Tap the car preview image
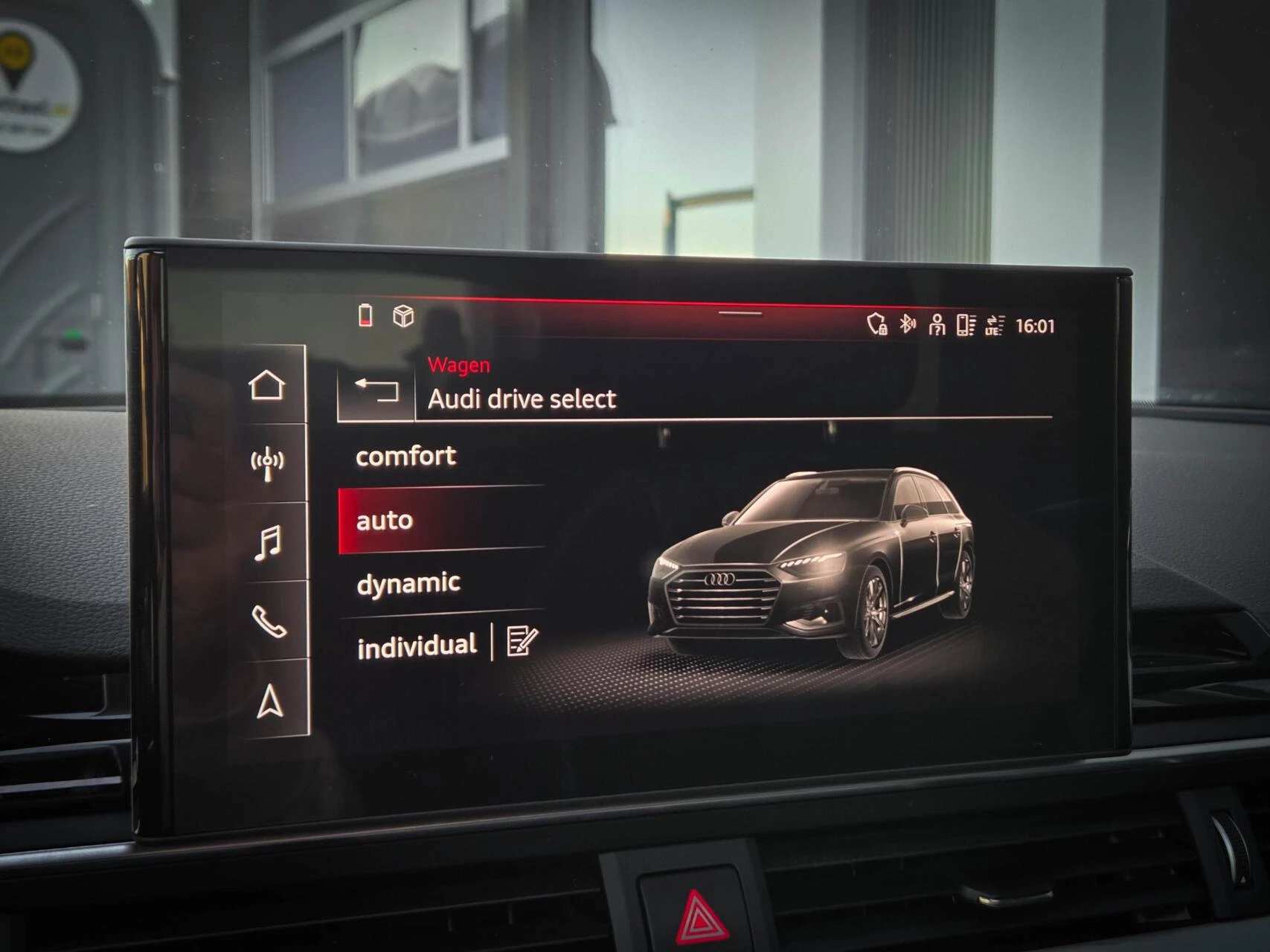This screenshot has height=952, width=1270. click(811, 558)
